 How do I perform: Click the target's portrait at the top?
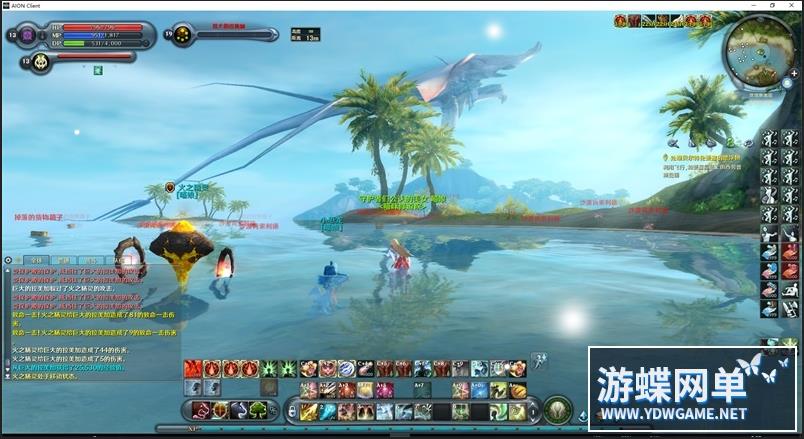coord(183,35)
